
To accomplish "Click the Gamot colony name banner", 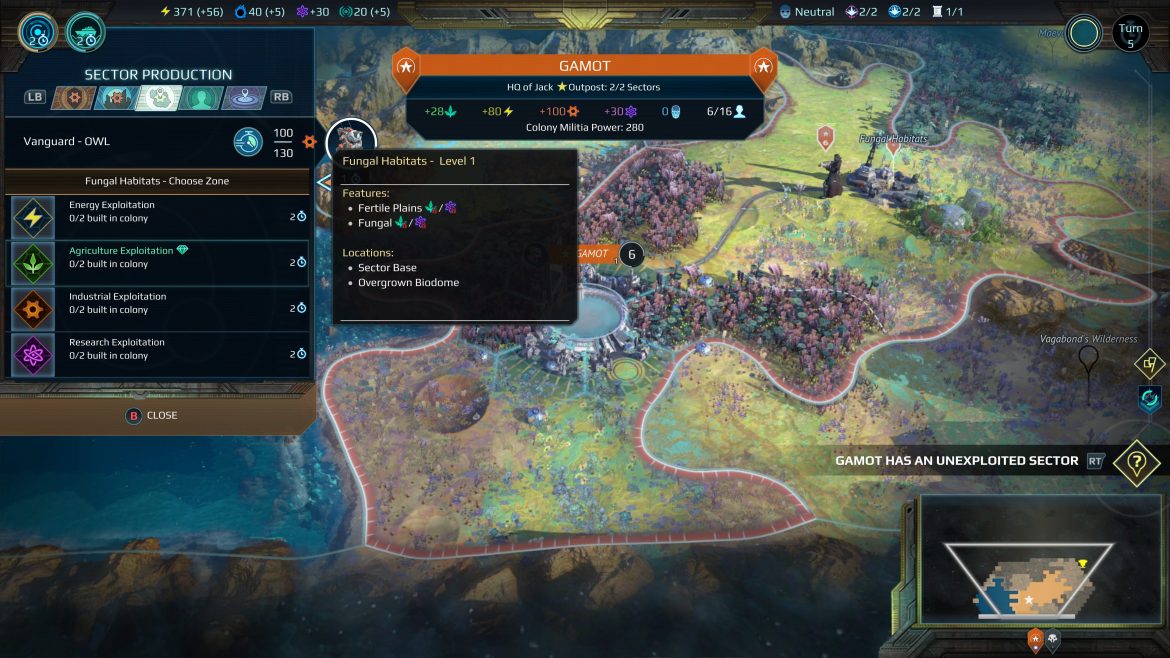I will point(585,67).
